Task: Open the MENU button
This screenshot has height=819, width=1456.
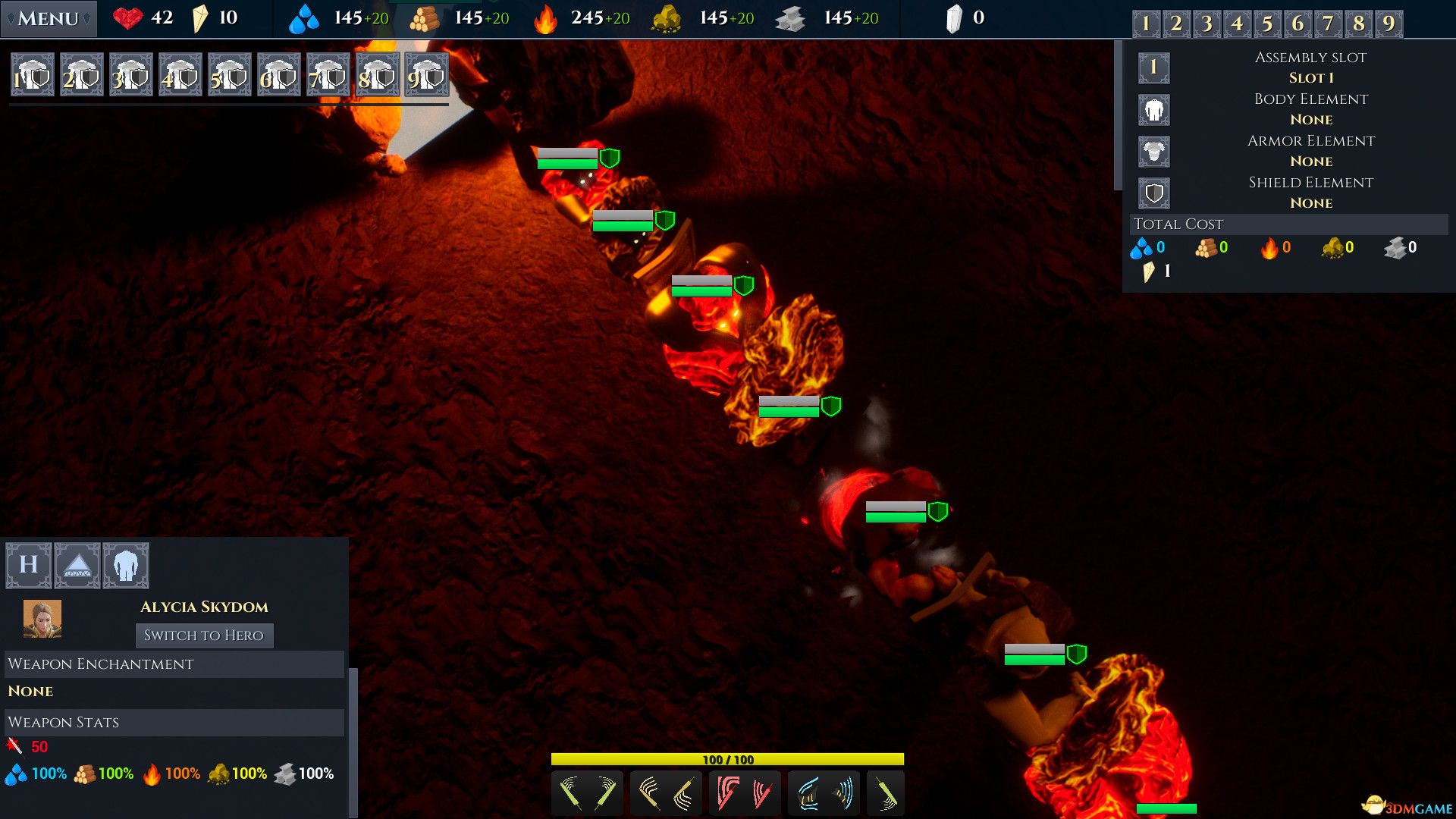Action: click(x=49, y=18)
